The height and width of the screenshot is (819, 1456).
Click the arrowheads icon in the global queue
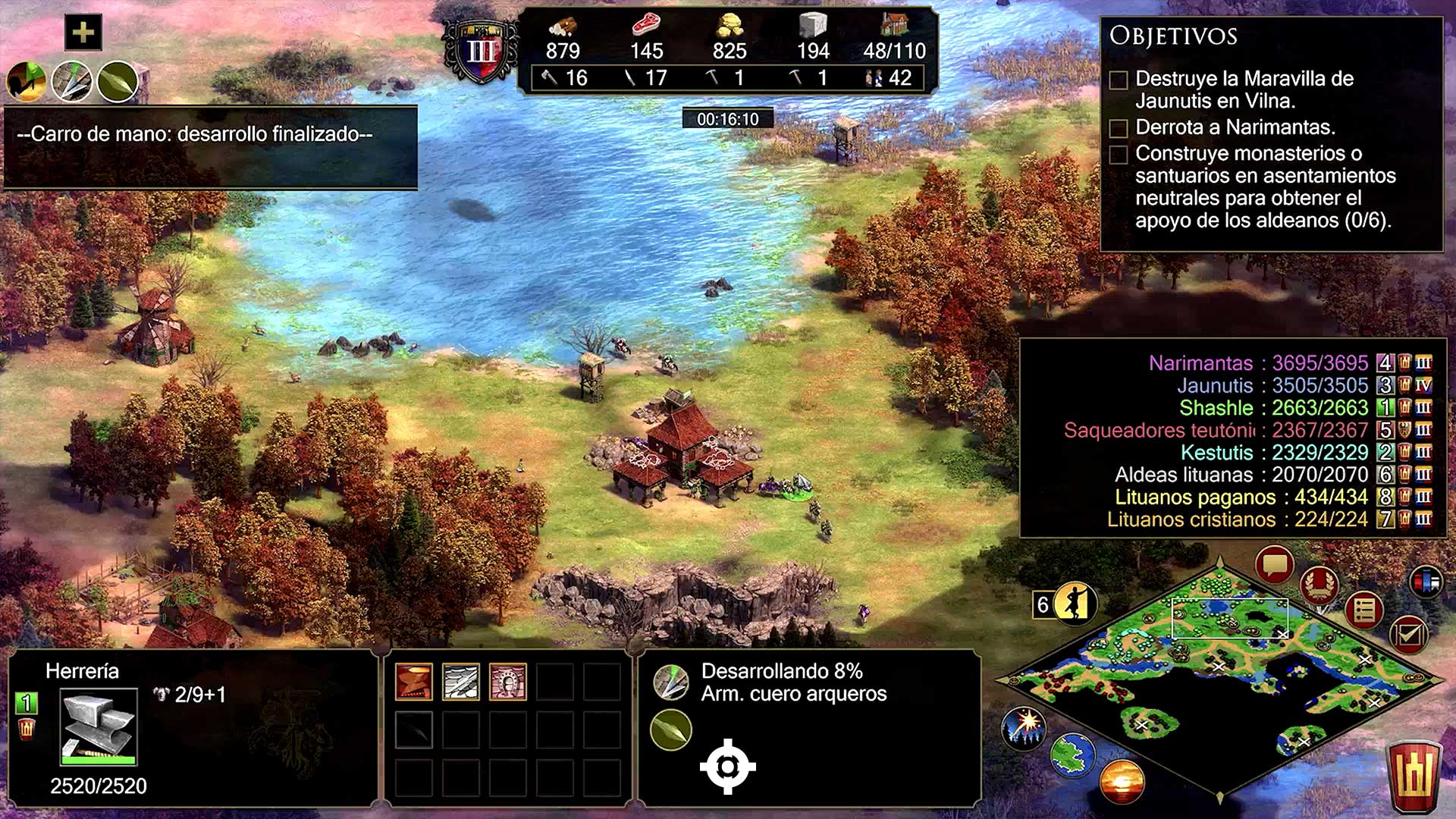[x=73, y=81]
